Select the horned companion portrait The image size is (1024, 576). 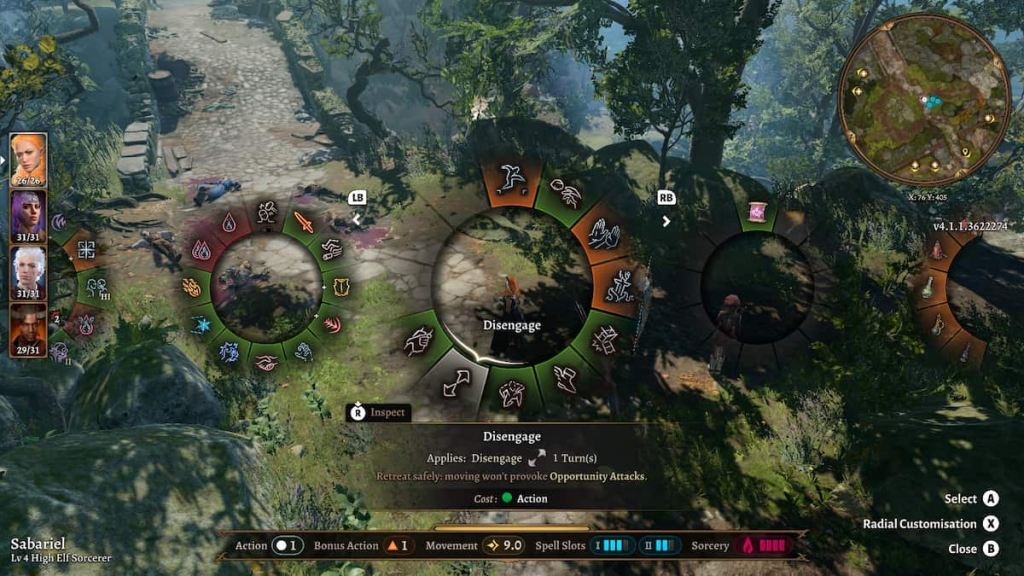pos(28,329)
